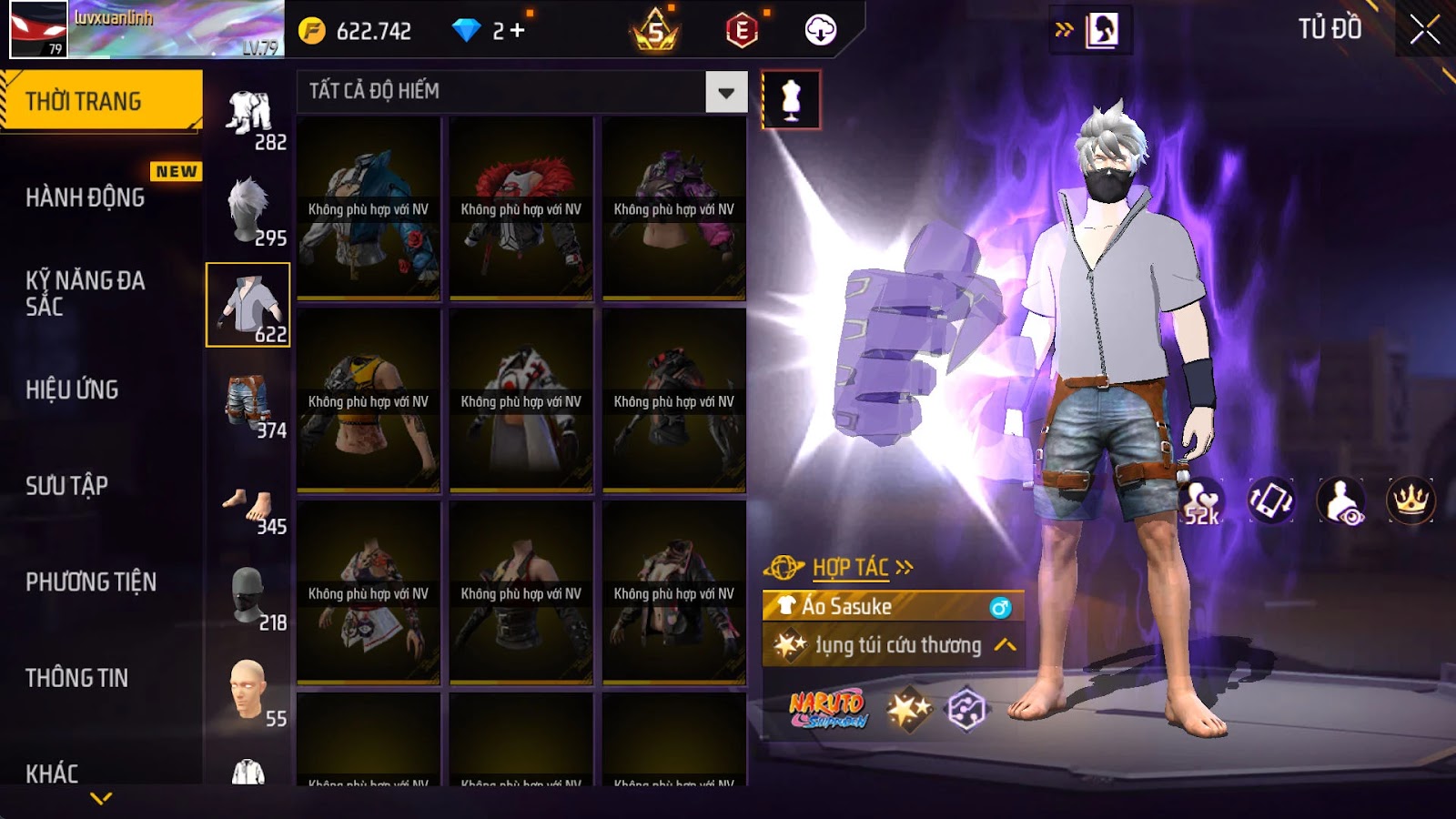Image resolution: width=1456 pixels, height=819 pixels.
Task: Click the blue and red jacket thumbnail
Action: [x=369, y=208]
